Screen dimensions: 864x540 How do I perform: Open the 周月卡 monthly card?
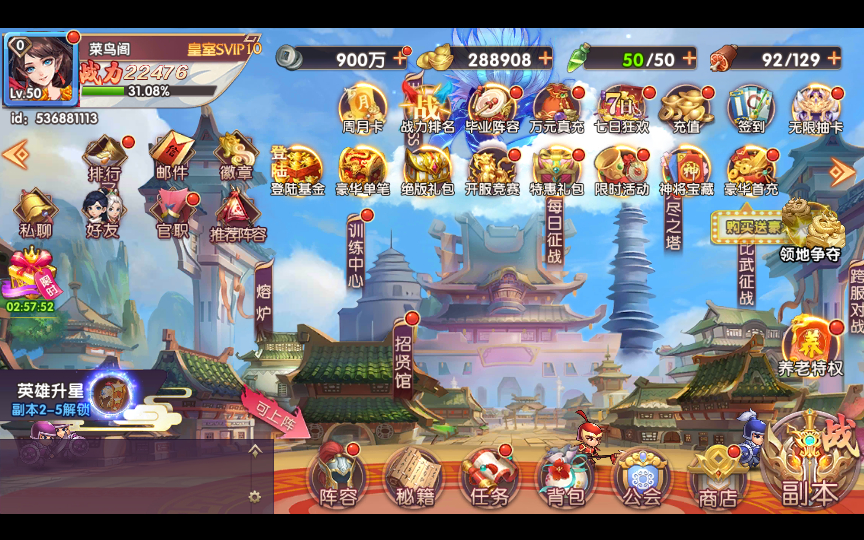coord(362,109)
